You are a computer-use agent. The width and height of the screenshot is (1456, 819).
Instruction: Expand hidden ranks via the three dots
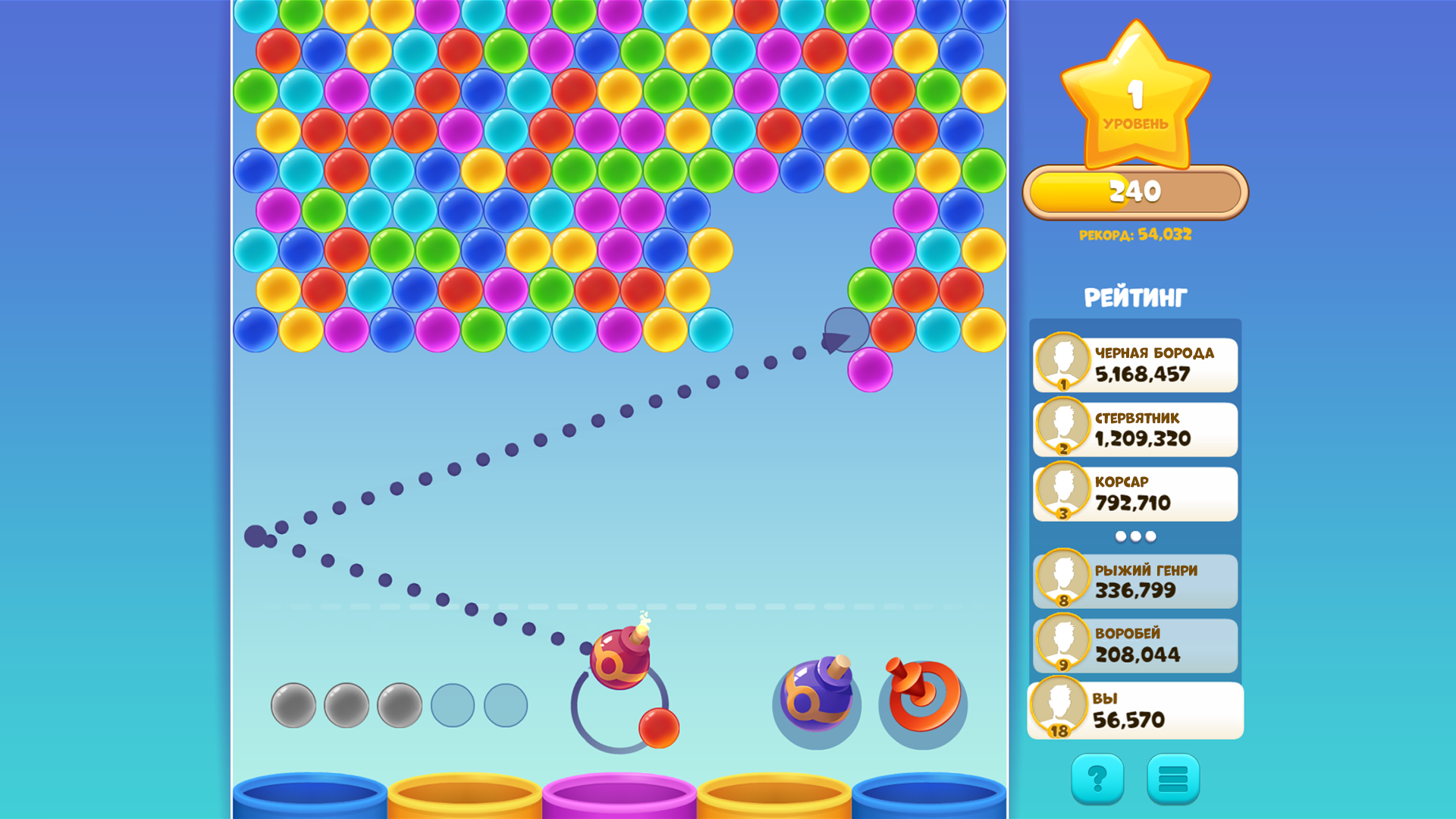[x=1134, y=535]
